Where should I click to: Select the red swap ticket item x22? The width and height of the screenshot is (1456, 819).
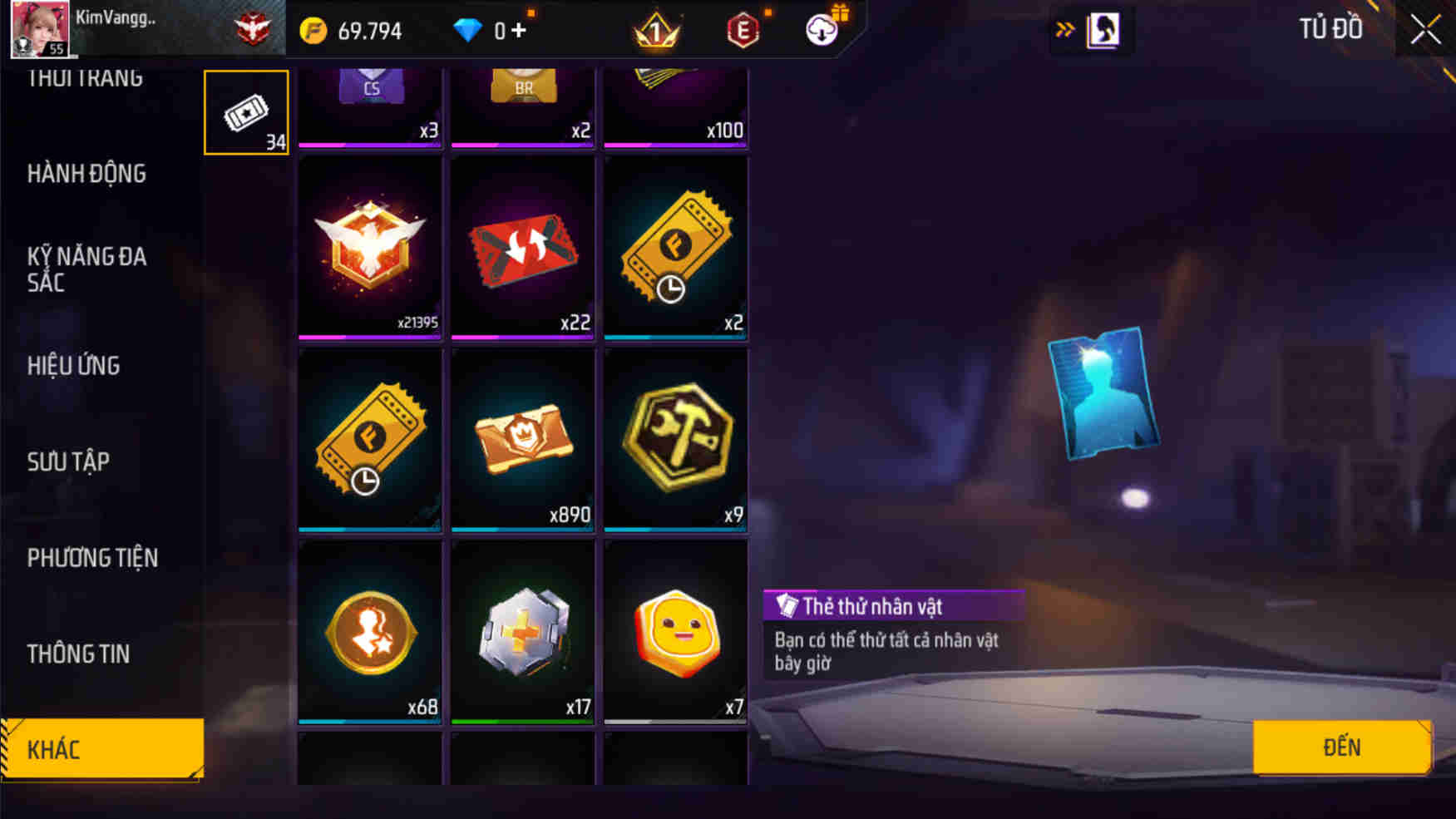[x=522, y=247]
